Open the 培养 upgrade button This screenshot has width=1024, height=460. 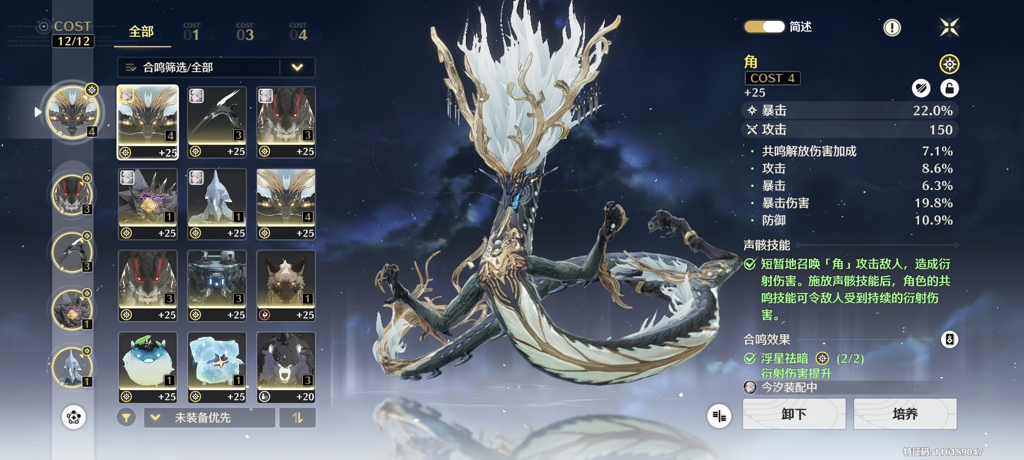coord(905,414)
